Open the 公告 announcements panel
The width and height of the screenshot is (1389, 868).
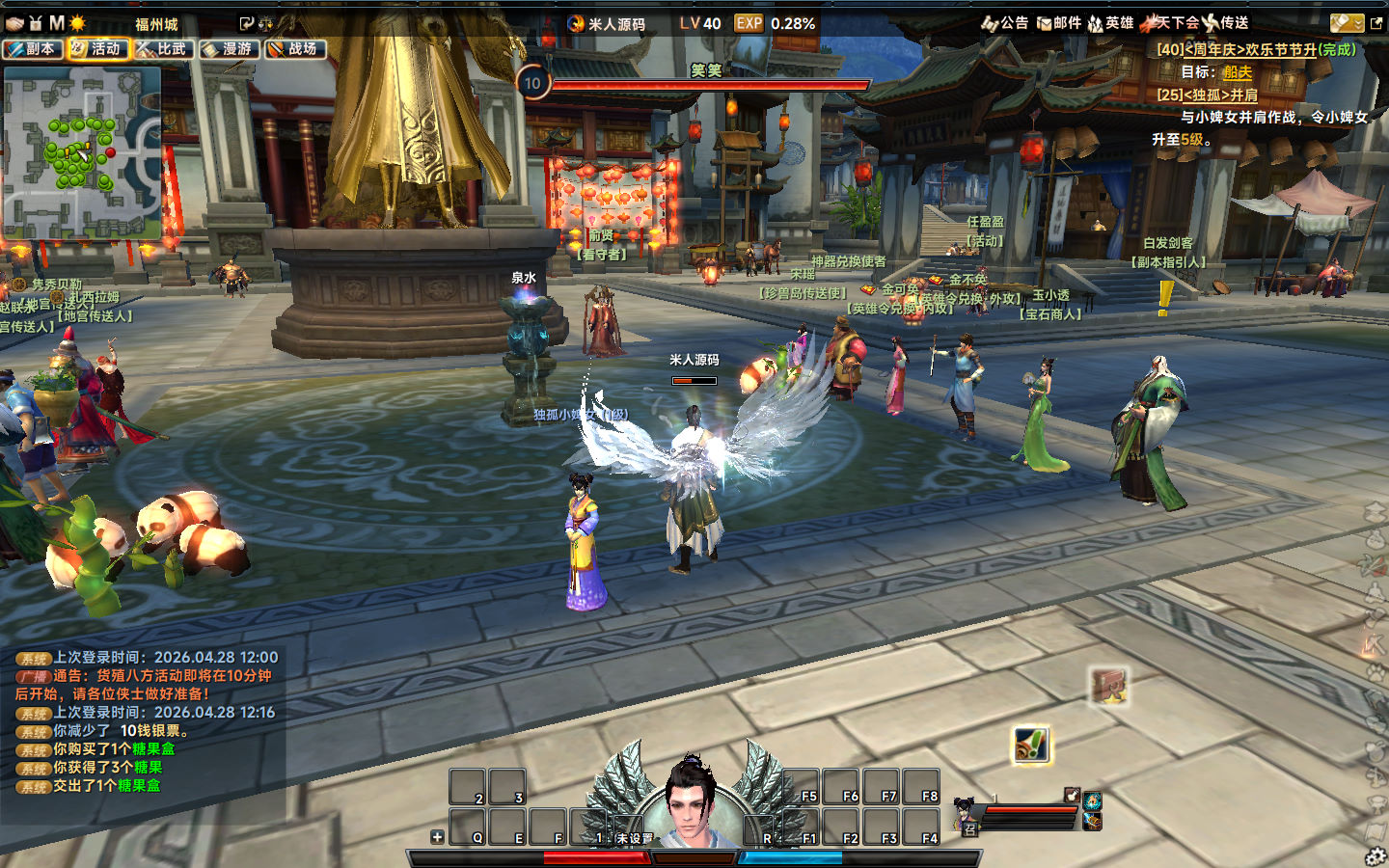pyautogui.click(x=1005, y=23)
